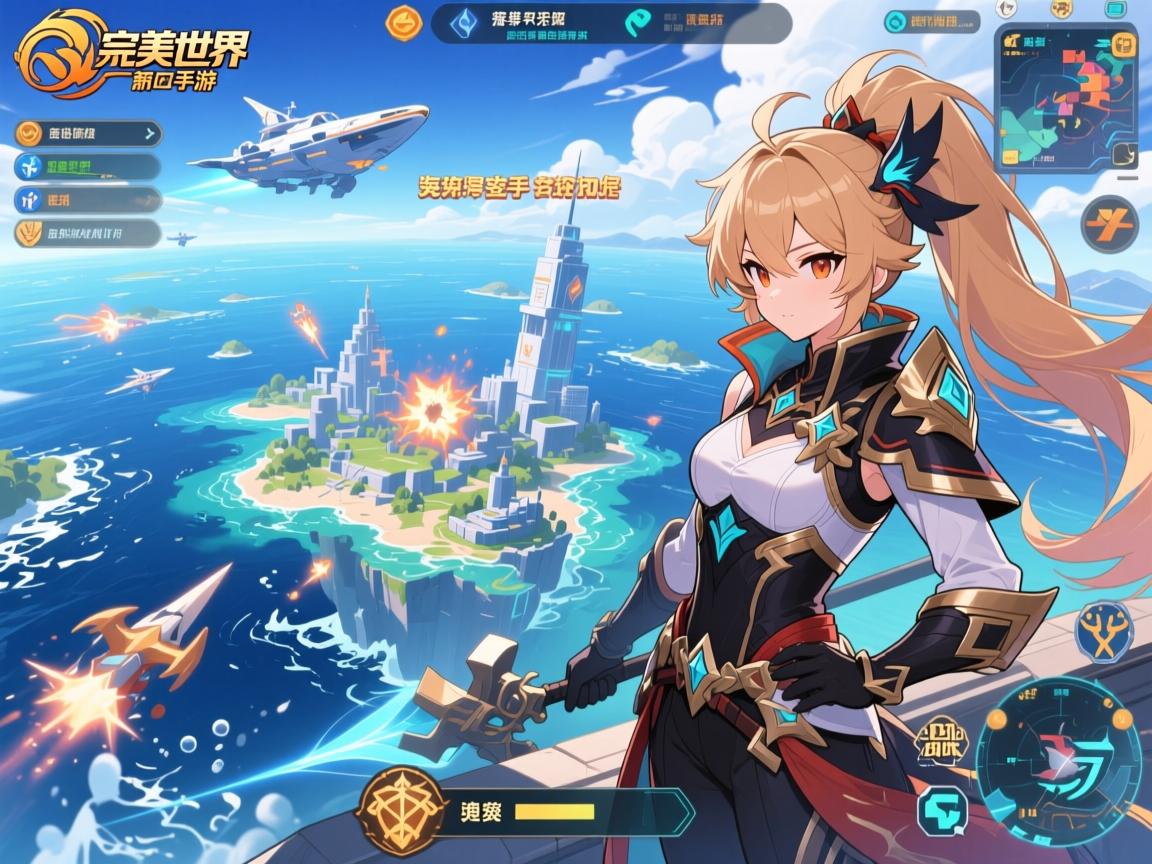Viewport: 1152px width, 864px height.
Task: Choose the short blue-icon left menu entry
Action: [x=88, y=200]
